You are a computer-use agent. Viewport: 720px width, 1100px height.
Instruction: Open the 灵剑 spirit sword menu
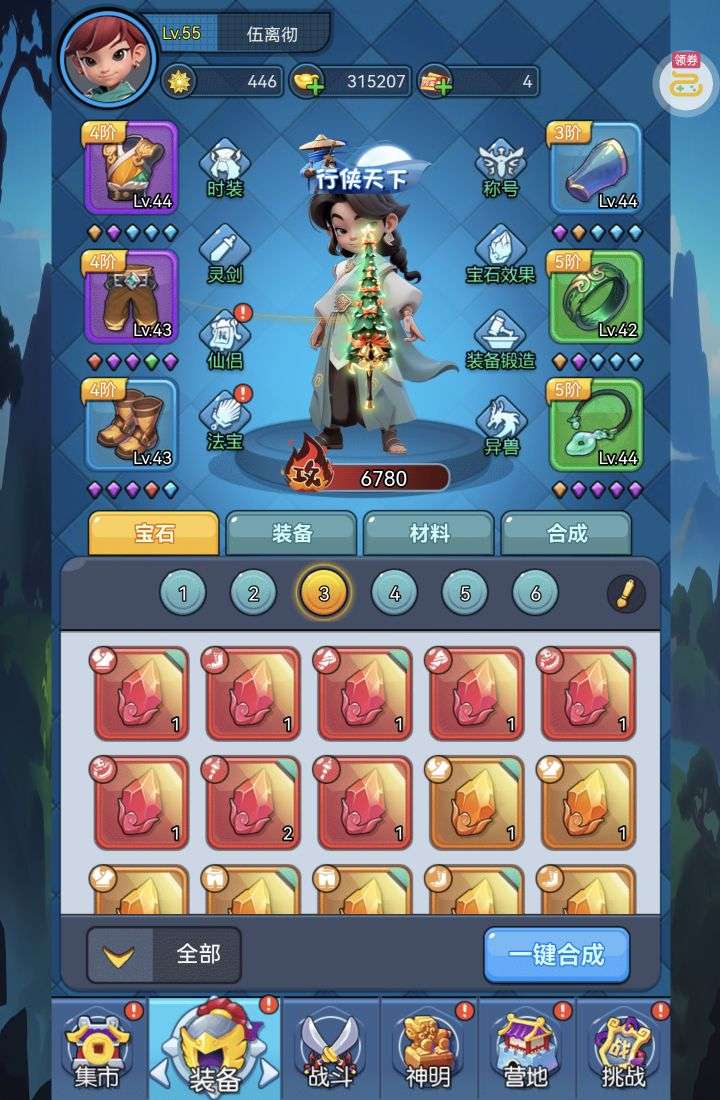click(x=224, y=254)
